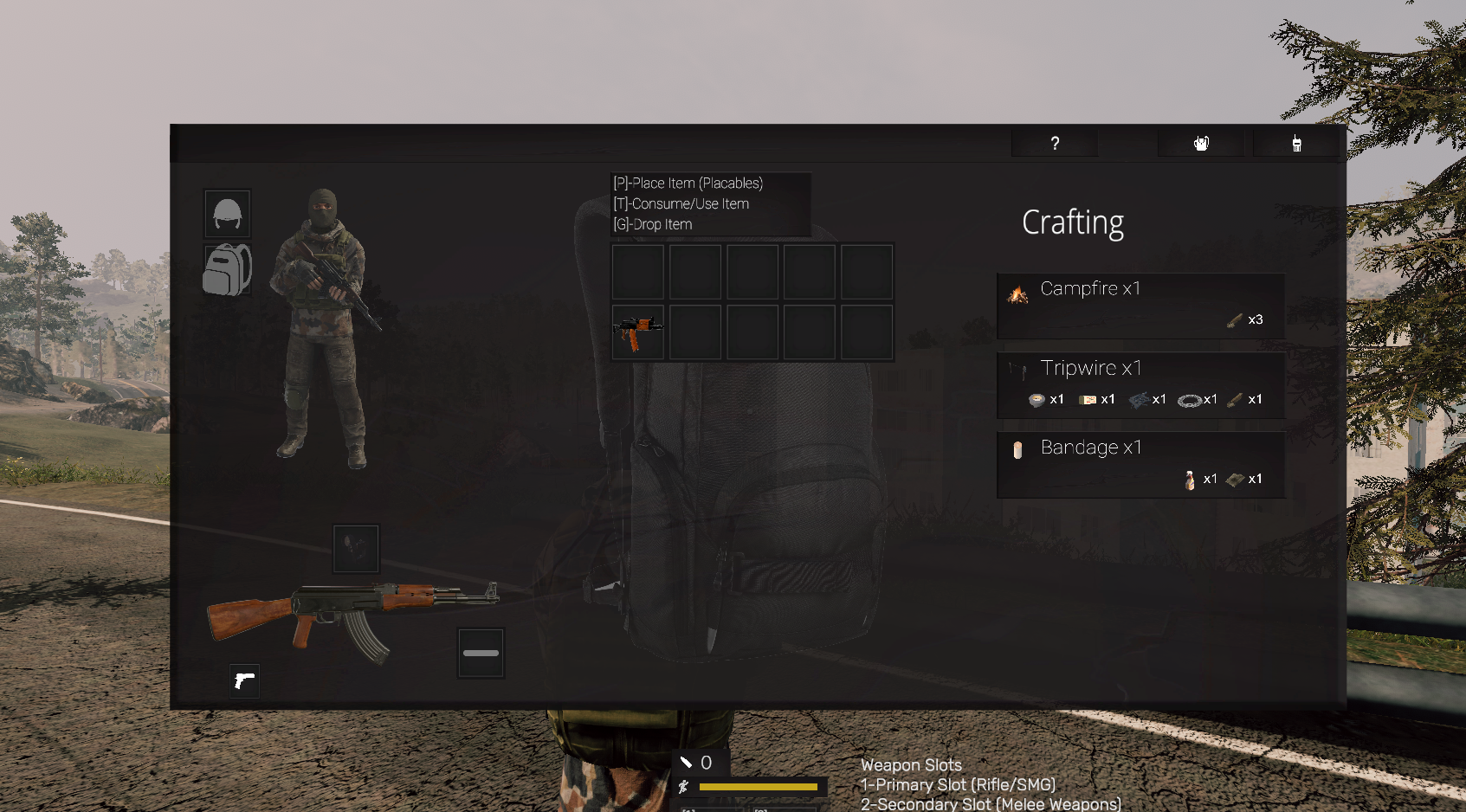Viewport: 1466px width, 812px height.
Task: Choose [G]-Drop Item from the context menu
Action: click(652, 224)
